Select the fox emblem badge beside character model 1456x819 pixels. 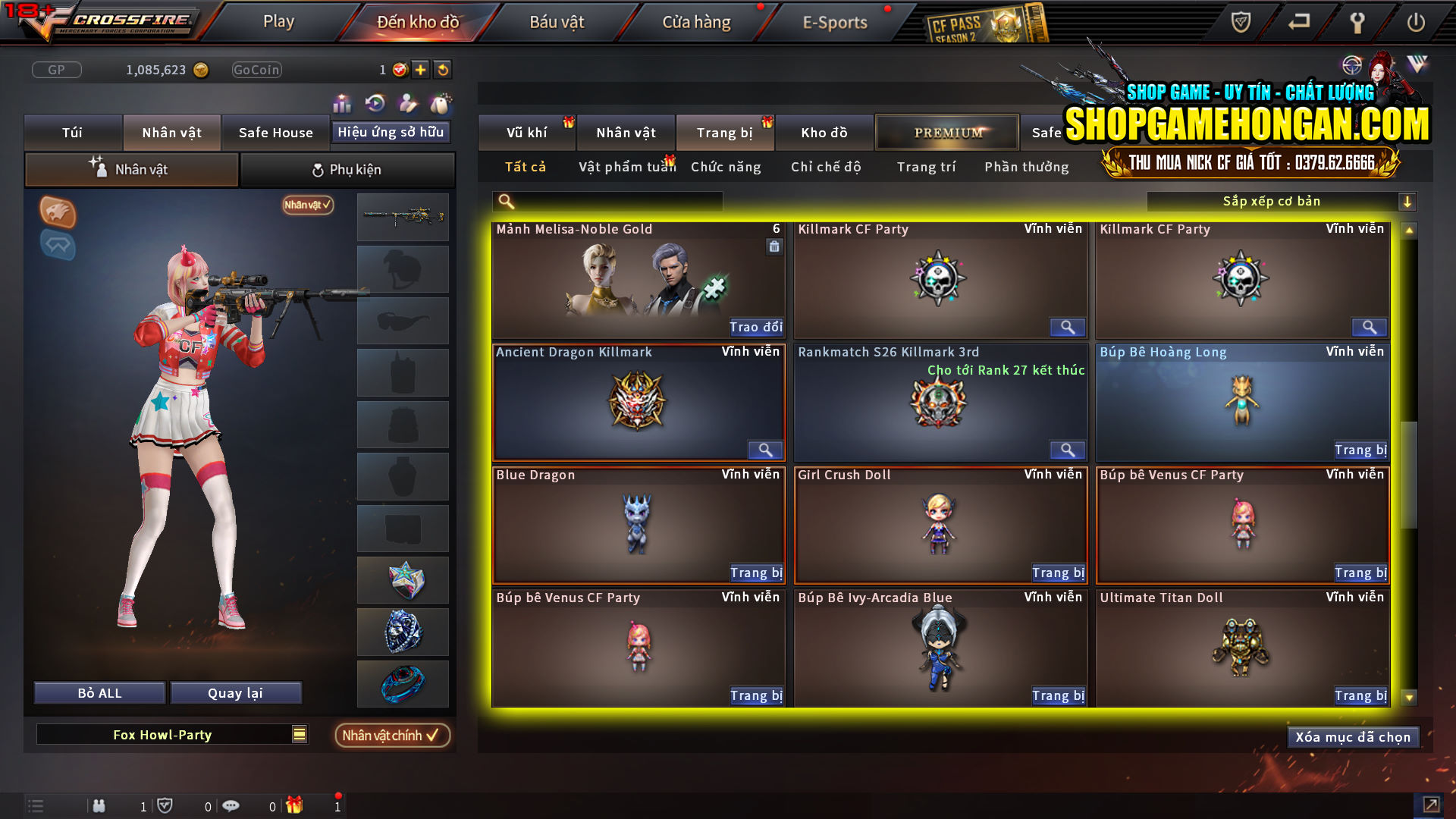pos(58,213)
